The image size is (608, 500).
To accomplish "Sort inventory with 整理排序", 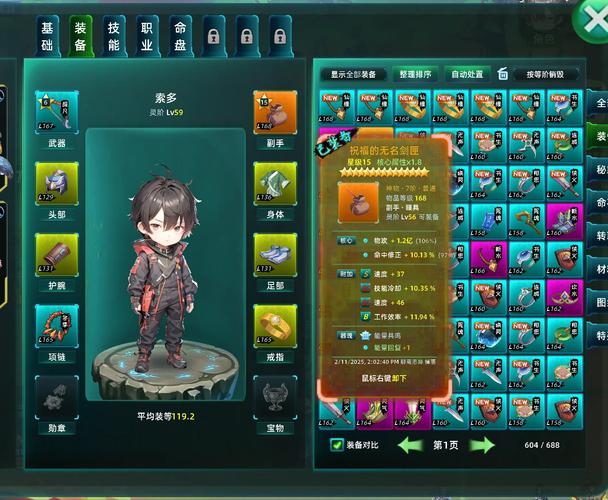I will tap(415, 74).
